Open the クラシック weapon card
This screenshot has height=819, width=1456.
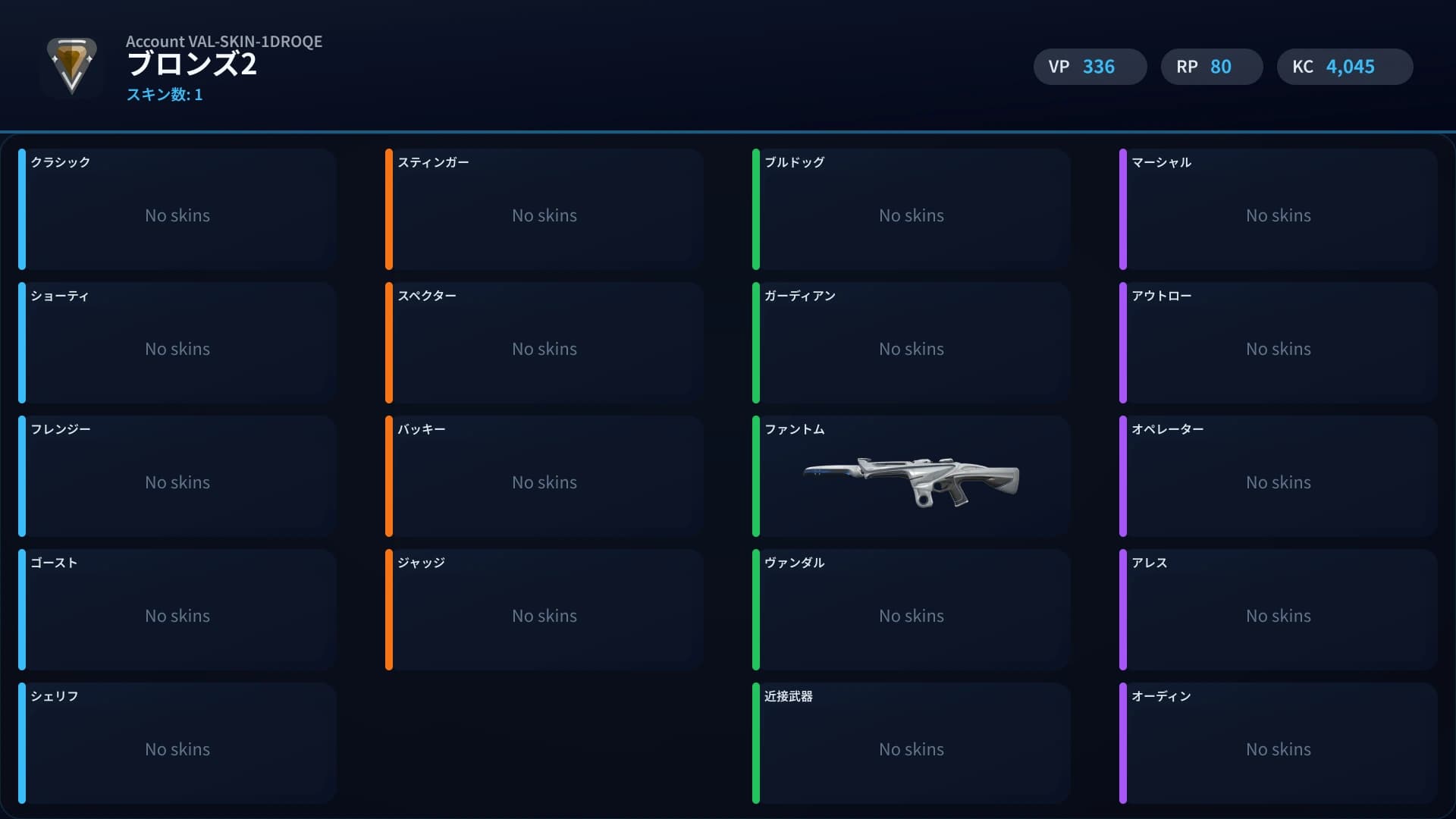(177, 209)
